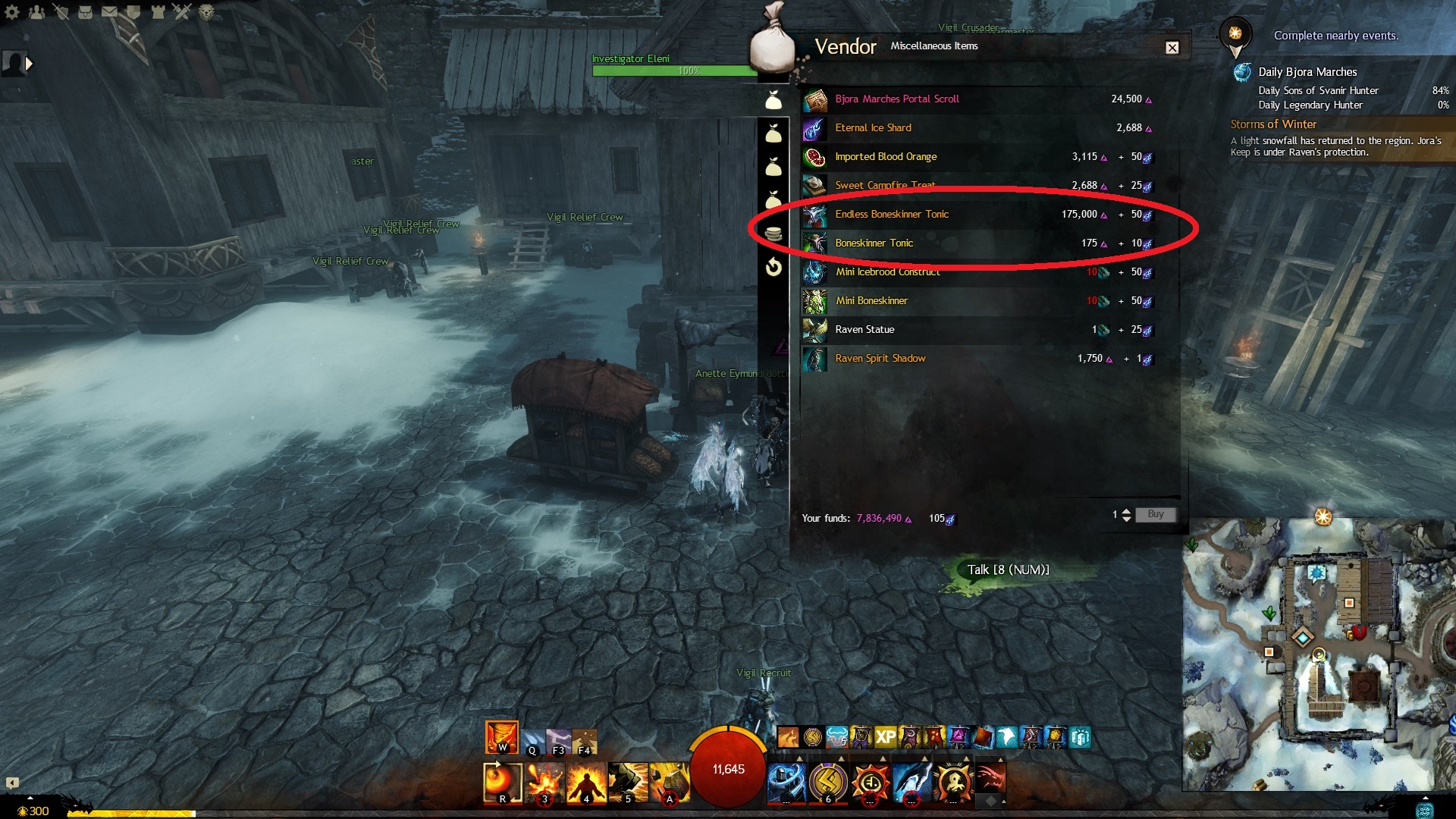
Task: Open the gear-shaped game menu icon
Action: [12, 12]
